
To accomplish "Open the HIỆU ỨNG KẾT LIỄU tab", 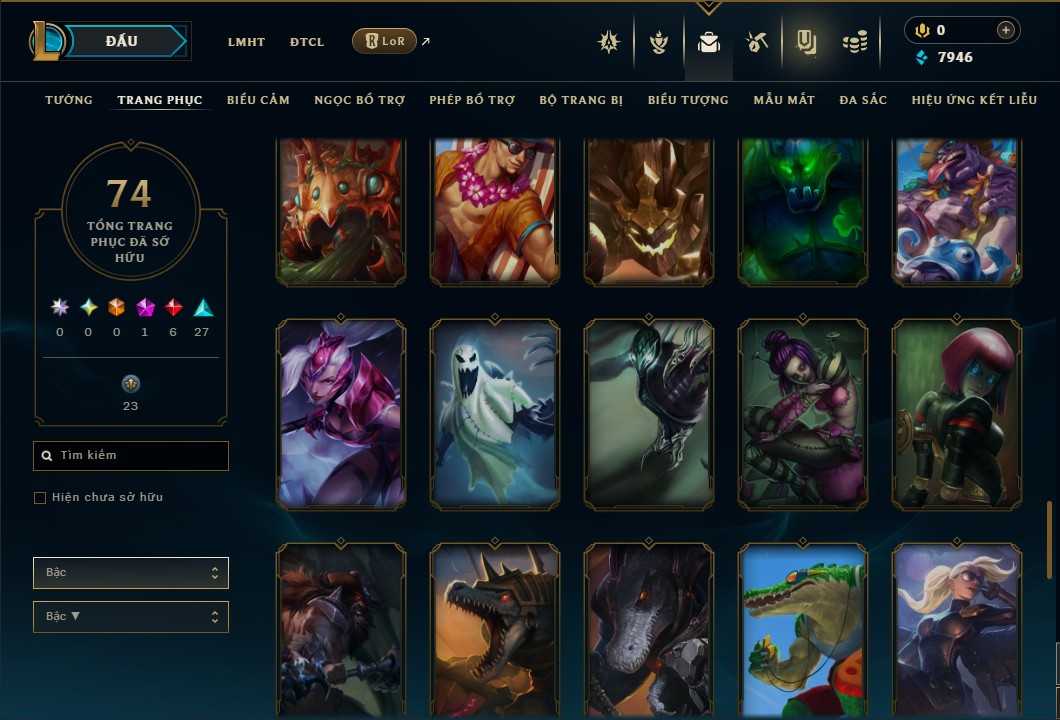I will [974, 100].
